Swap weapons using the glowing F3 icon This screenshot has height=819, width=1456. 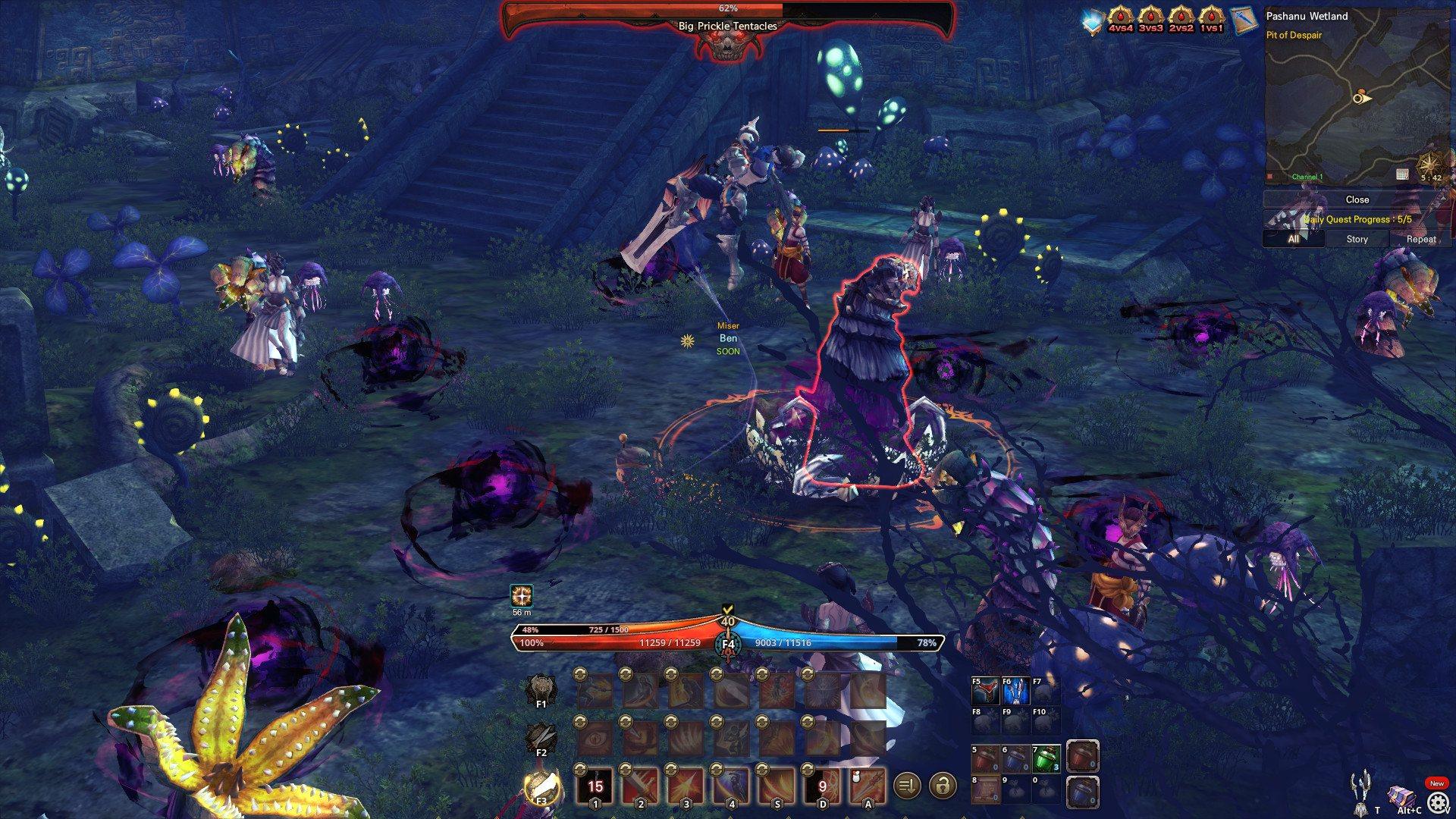[x=543, y=786]
